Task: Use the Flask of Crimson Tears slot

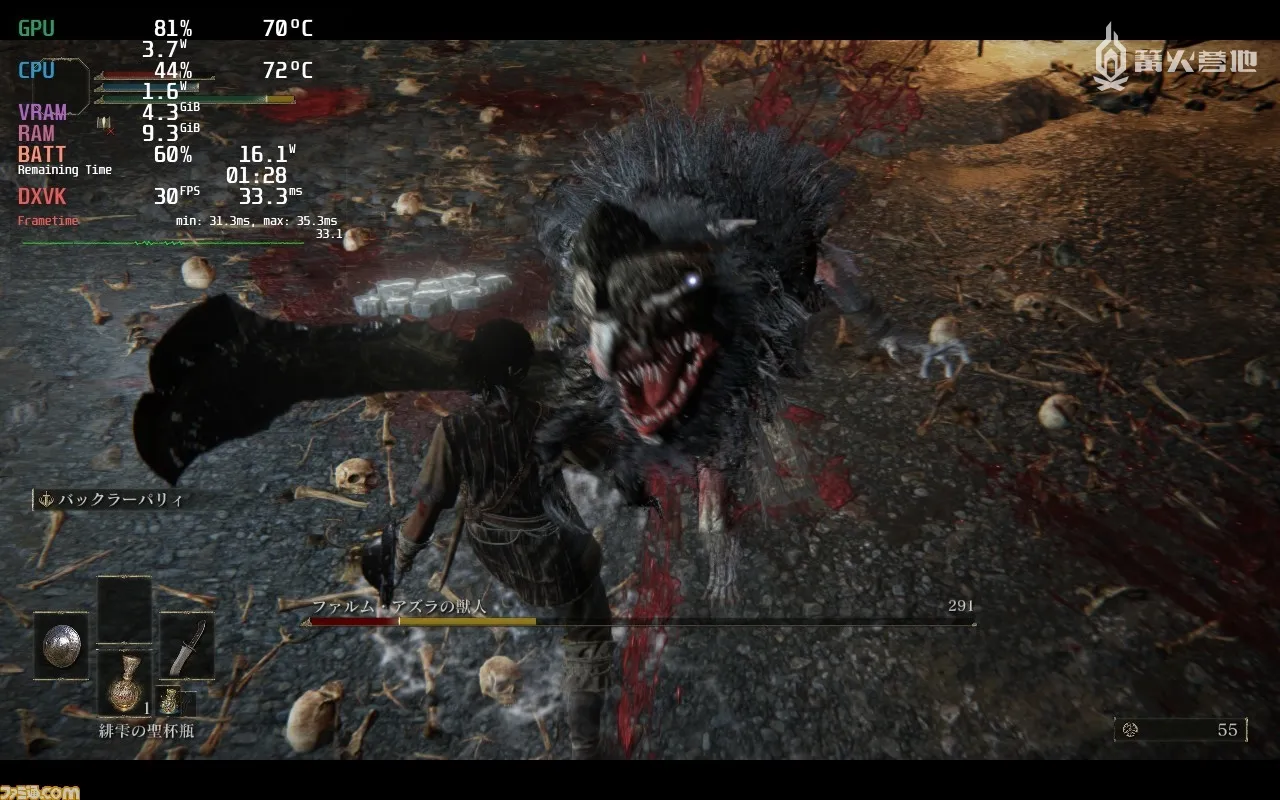Action: click(x=124, y=683)
